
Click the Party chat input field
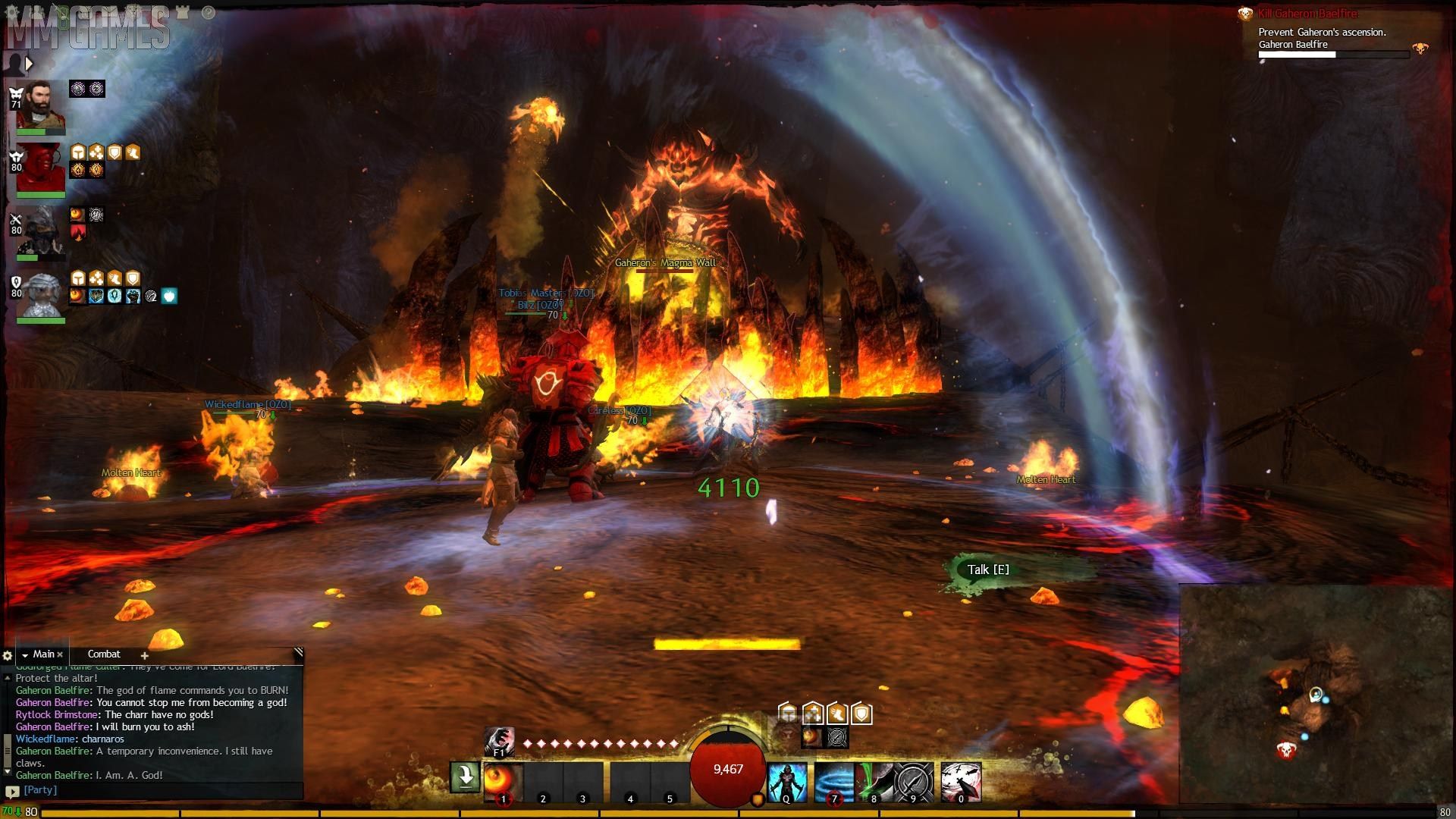coord(159,790)
